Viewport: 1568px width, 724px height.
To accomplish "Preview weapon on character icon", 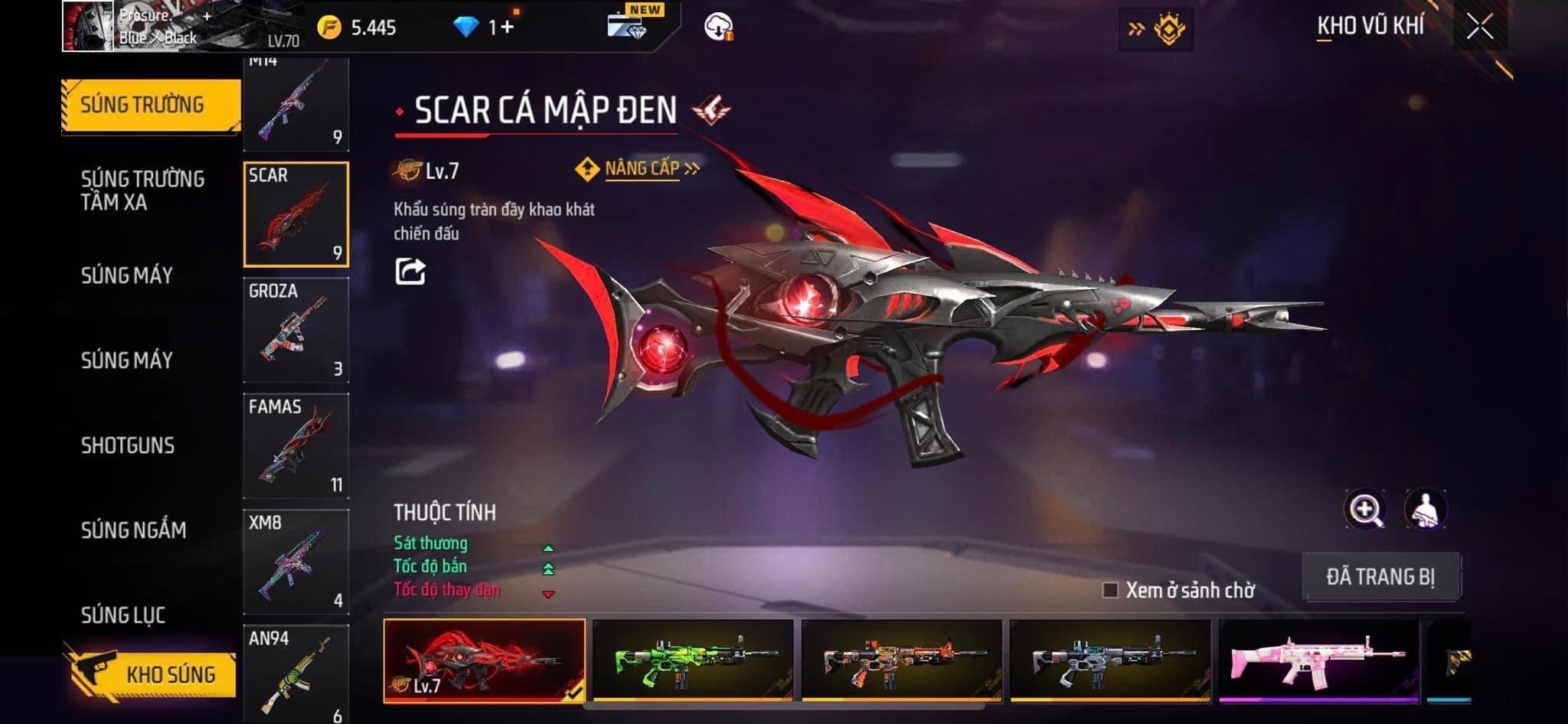I will point(1425,510).
